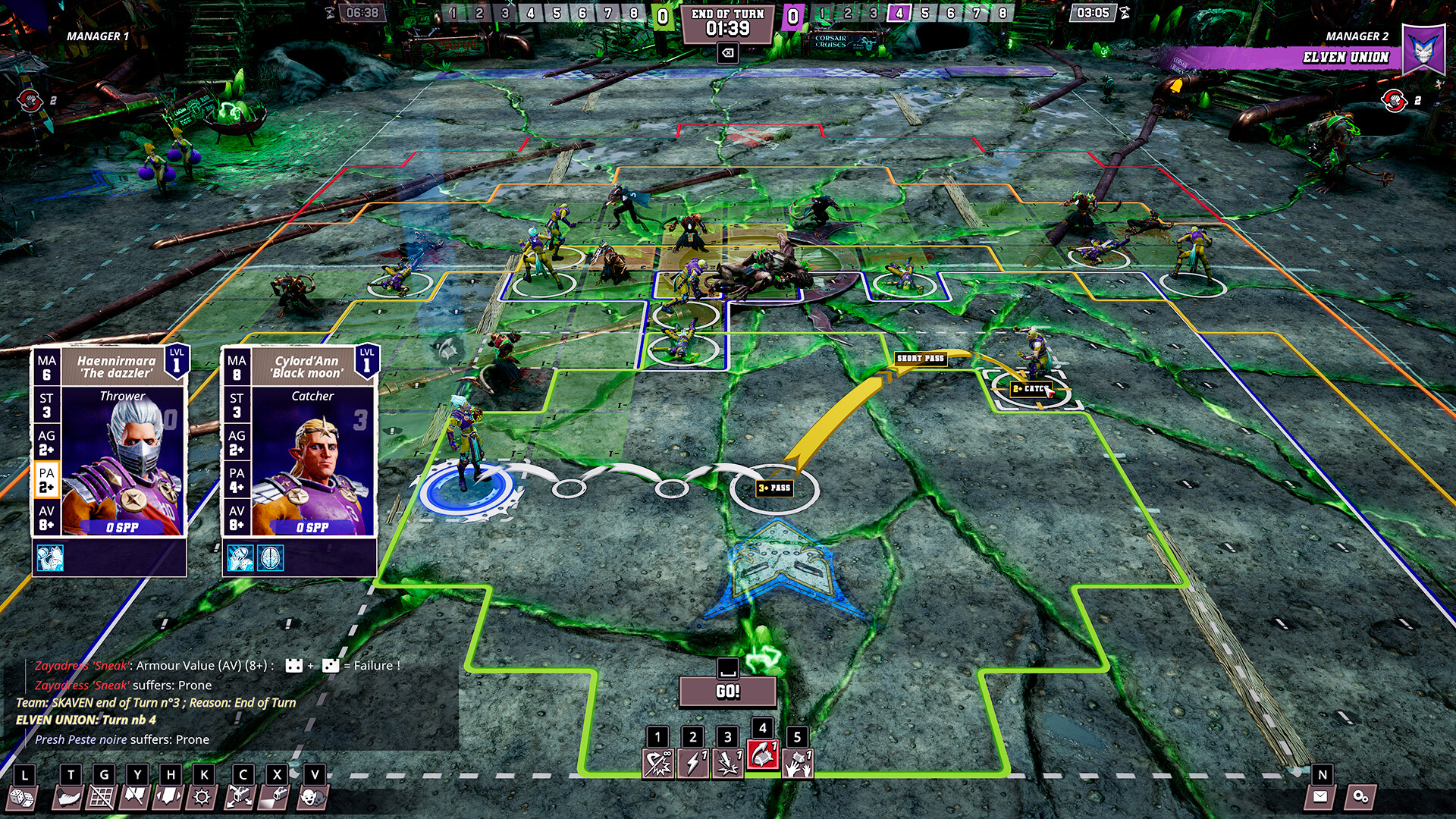Select the Hand-off action icon
The width and height of the screenshot is (1456, 819).
point(799,762)
